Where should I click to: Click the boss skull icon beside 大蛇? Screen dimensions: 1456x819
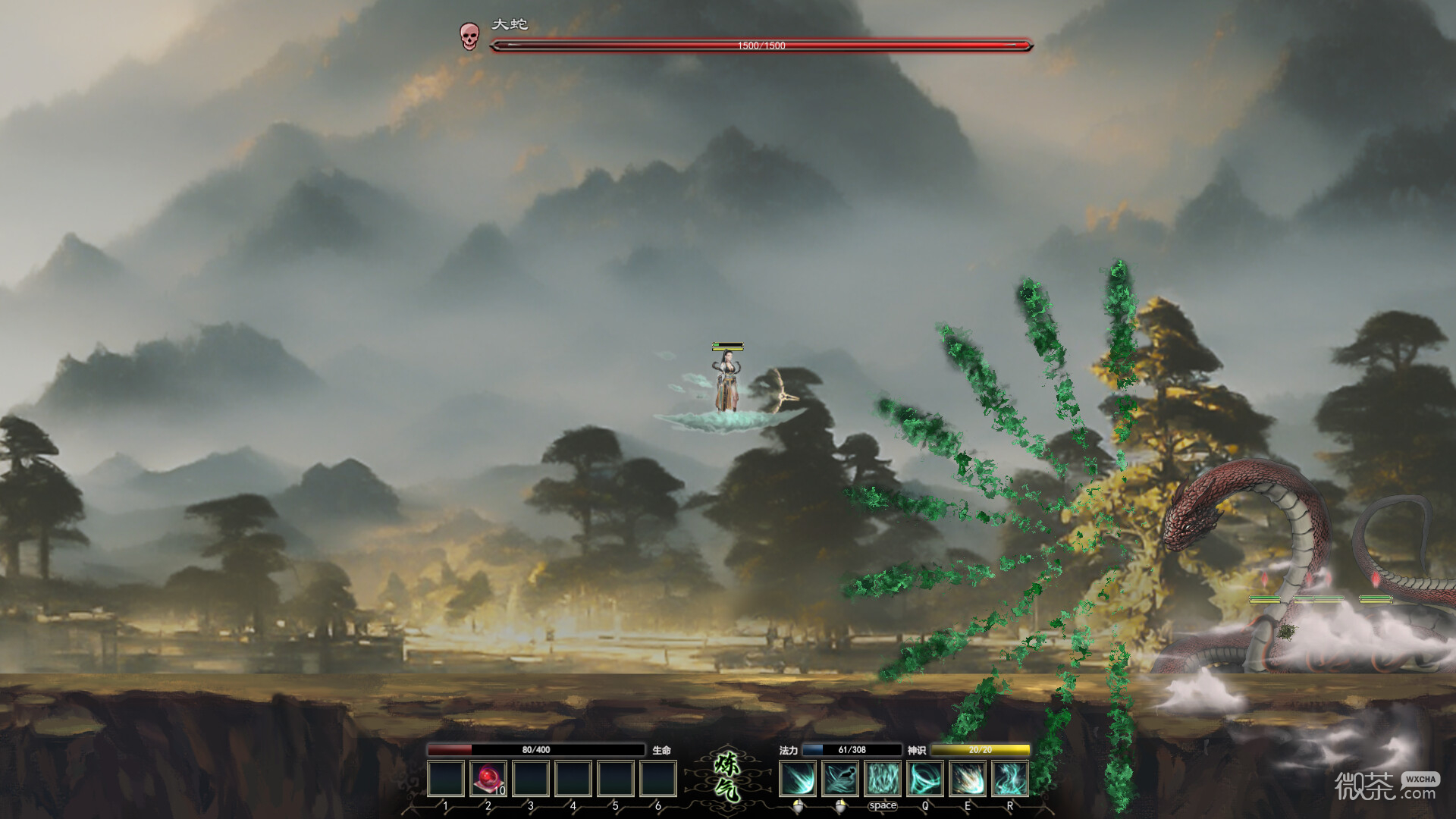click(x=469, y=36)
